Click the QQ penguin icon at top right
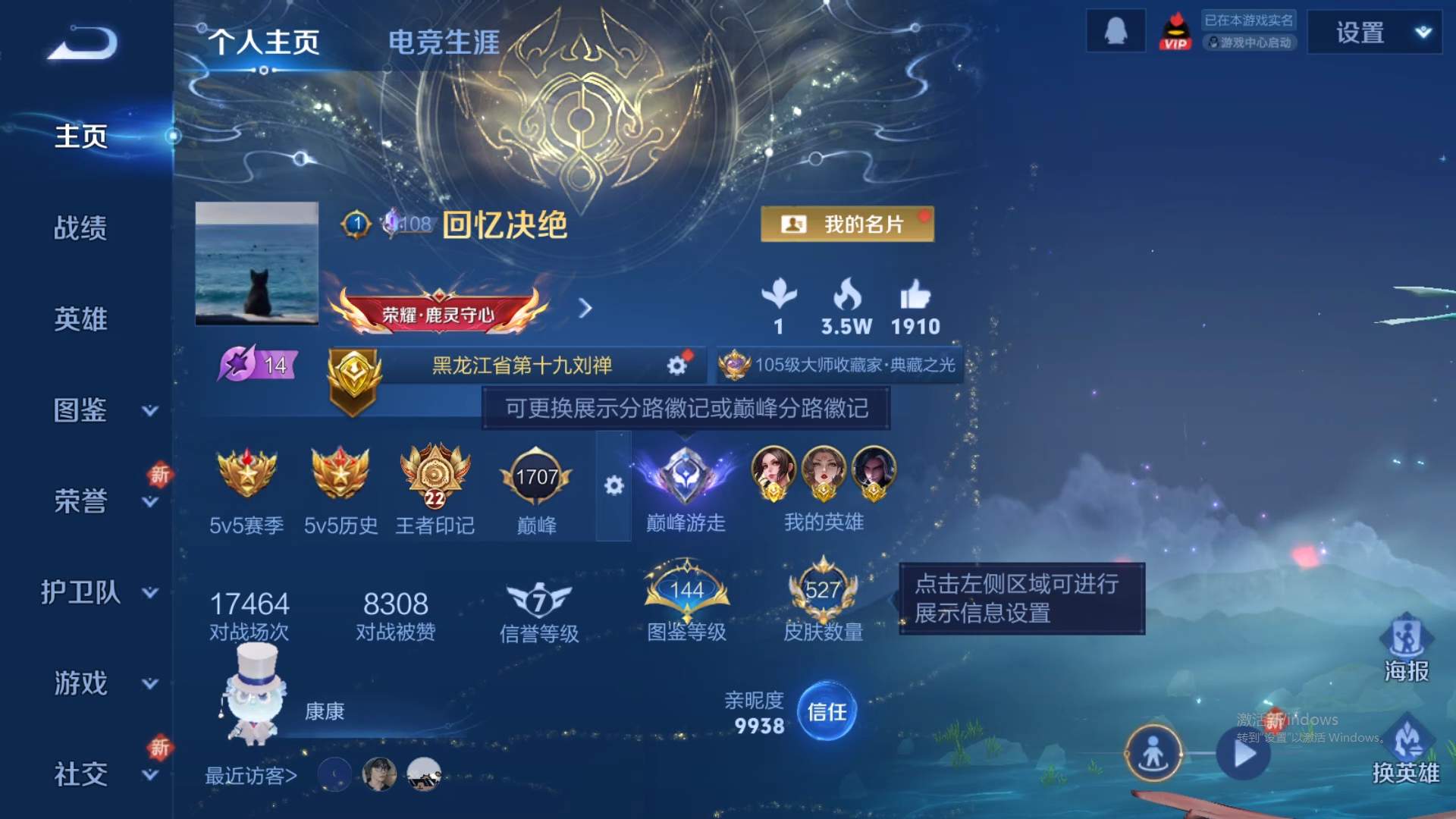 tap(1116, 31)
